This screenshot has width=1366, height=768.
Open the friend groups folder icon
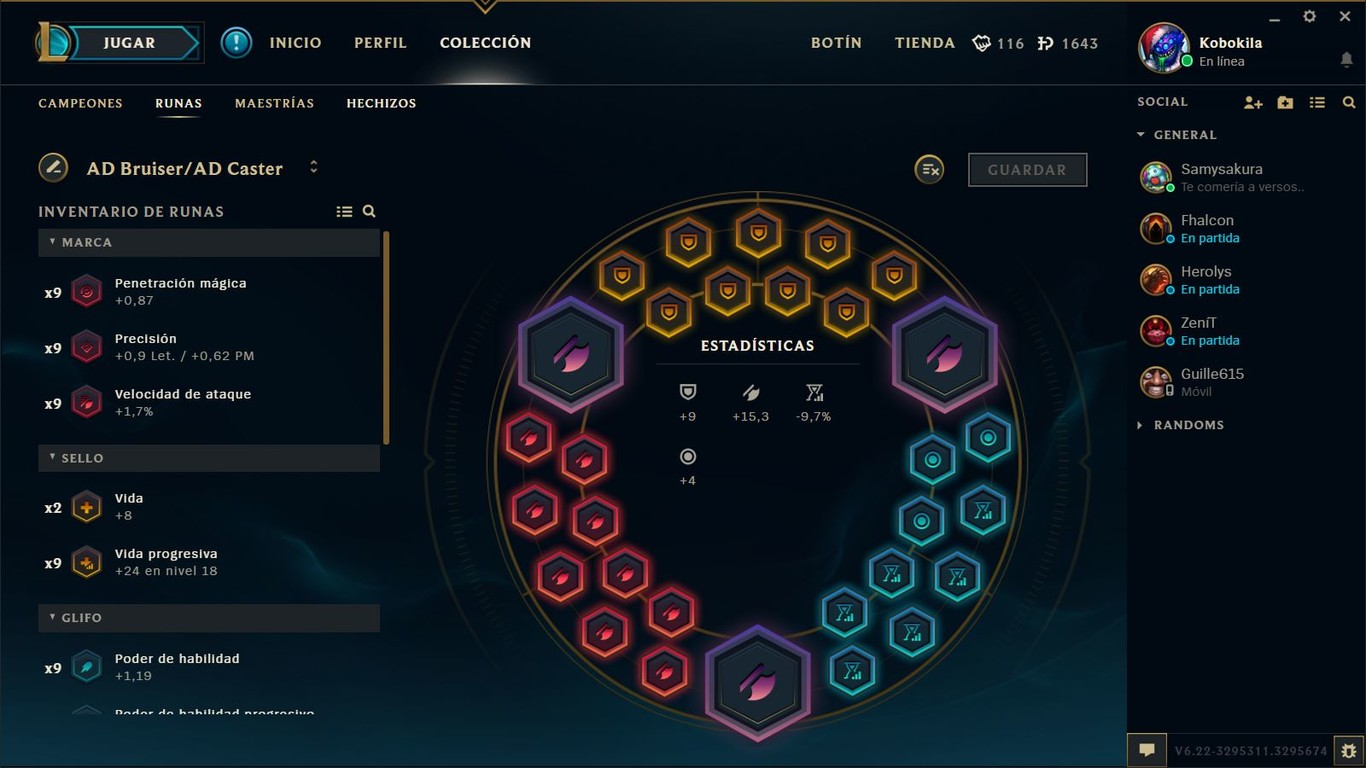[1285, 102]
